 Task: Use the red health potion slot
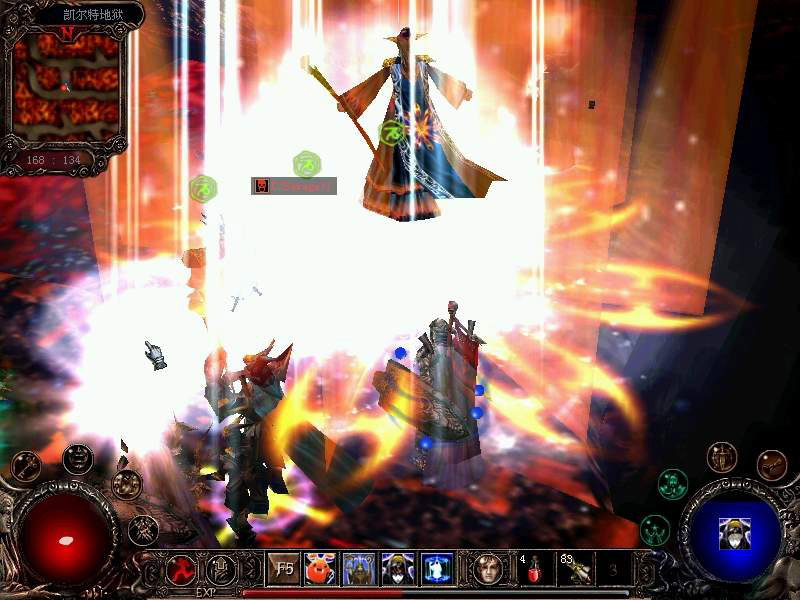(x=536, y=569)
